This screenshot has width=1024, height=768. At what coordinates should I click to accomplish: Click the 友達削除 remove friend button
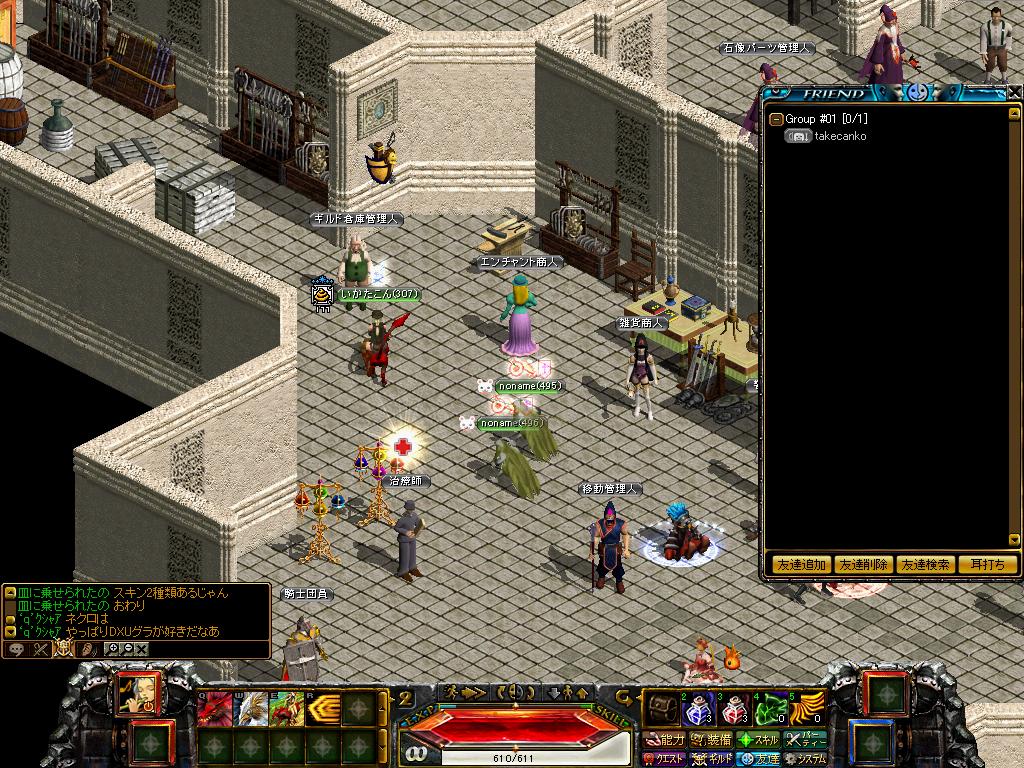point(862,565)
